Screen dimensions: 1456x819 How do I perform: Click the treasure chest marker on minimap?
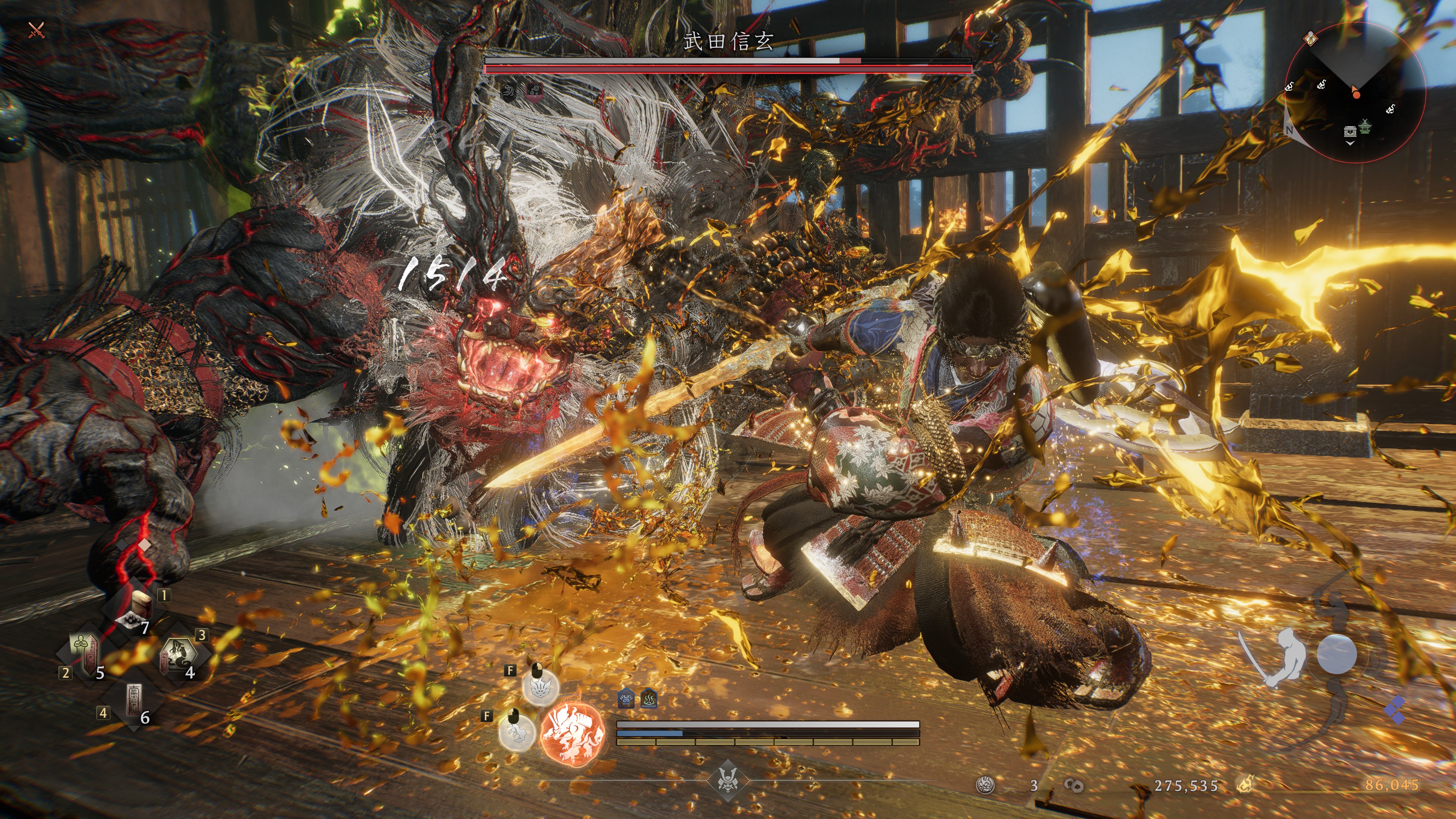pos(1350,131)
